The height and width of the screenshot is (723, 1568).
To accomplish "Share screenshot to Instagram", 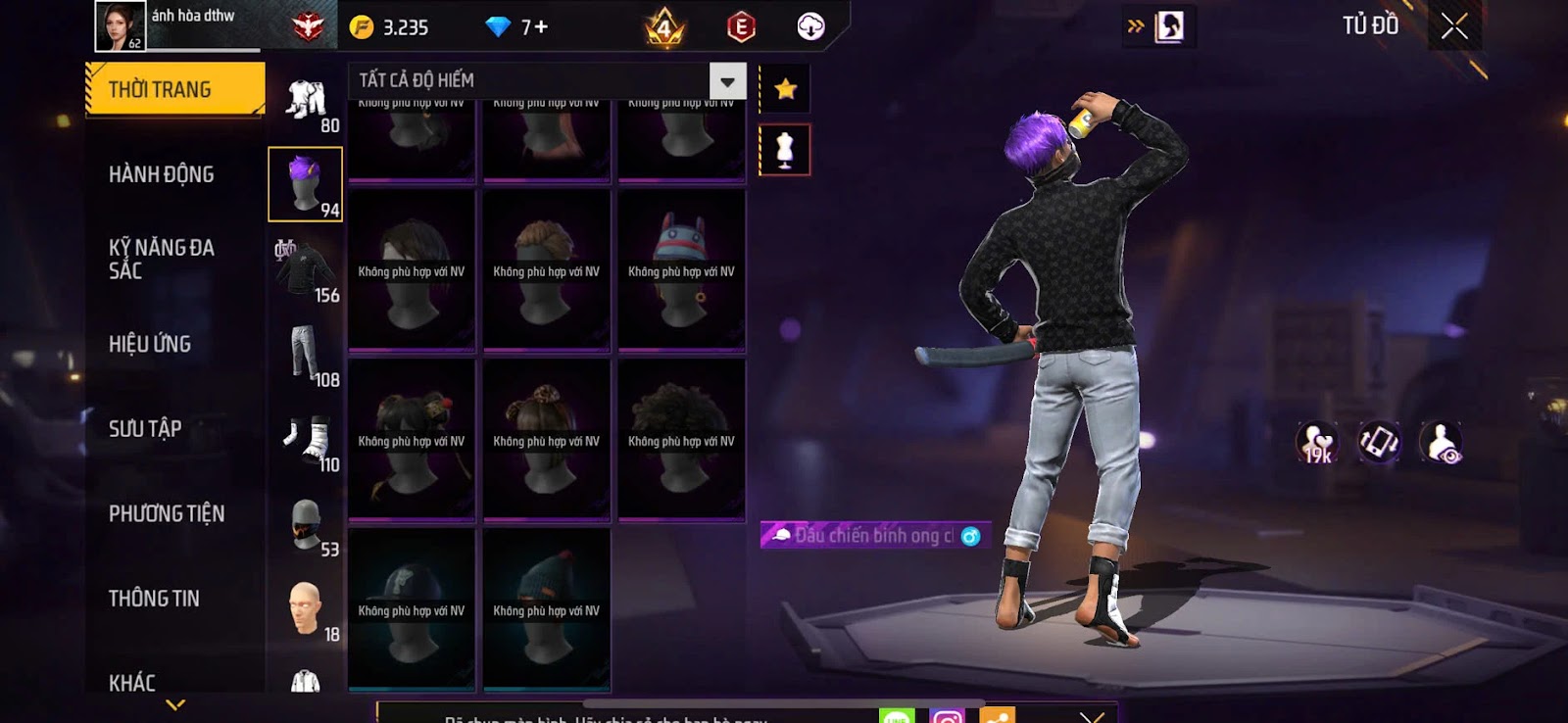I will click(x=947, y=716).
